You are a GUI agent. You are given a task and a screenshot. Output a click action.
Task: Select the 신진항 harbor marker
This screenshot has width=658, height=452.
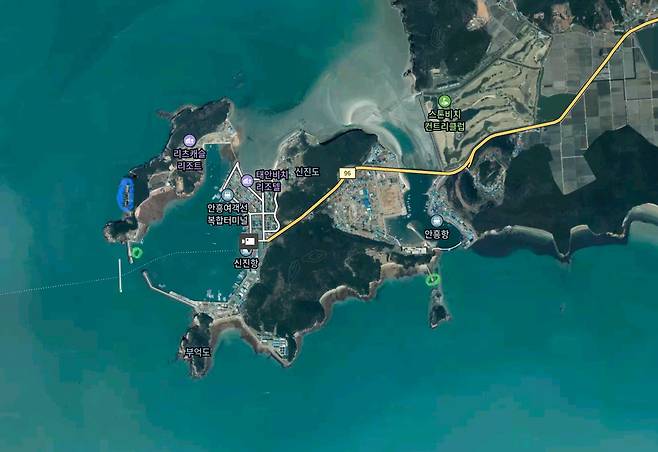246,242
